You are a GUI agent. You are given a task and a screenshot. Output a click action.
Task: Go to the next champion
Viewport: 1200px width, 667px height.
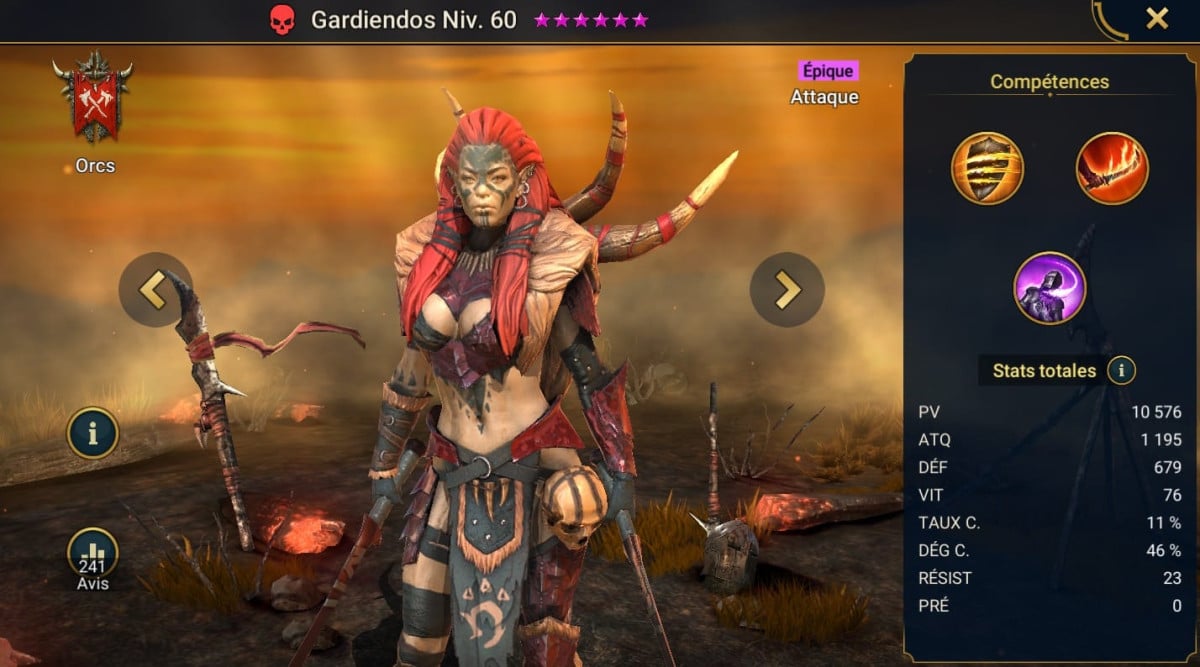(787, 289)
